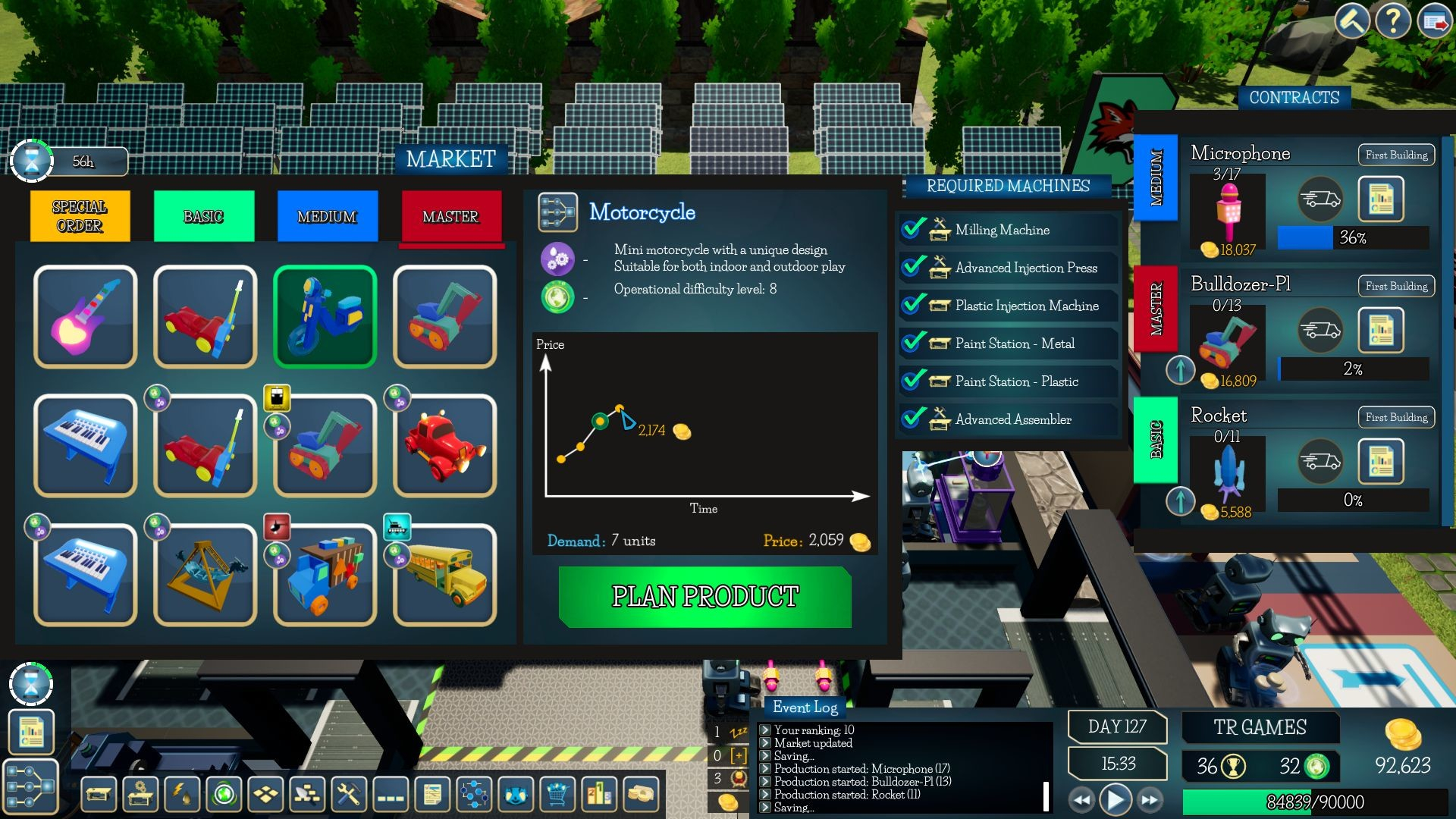Screen dimensions: 1456x819
Task: Click First Building on the Rocket contract
Action: pos(1396,417)
